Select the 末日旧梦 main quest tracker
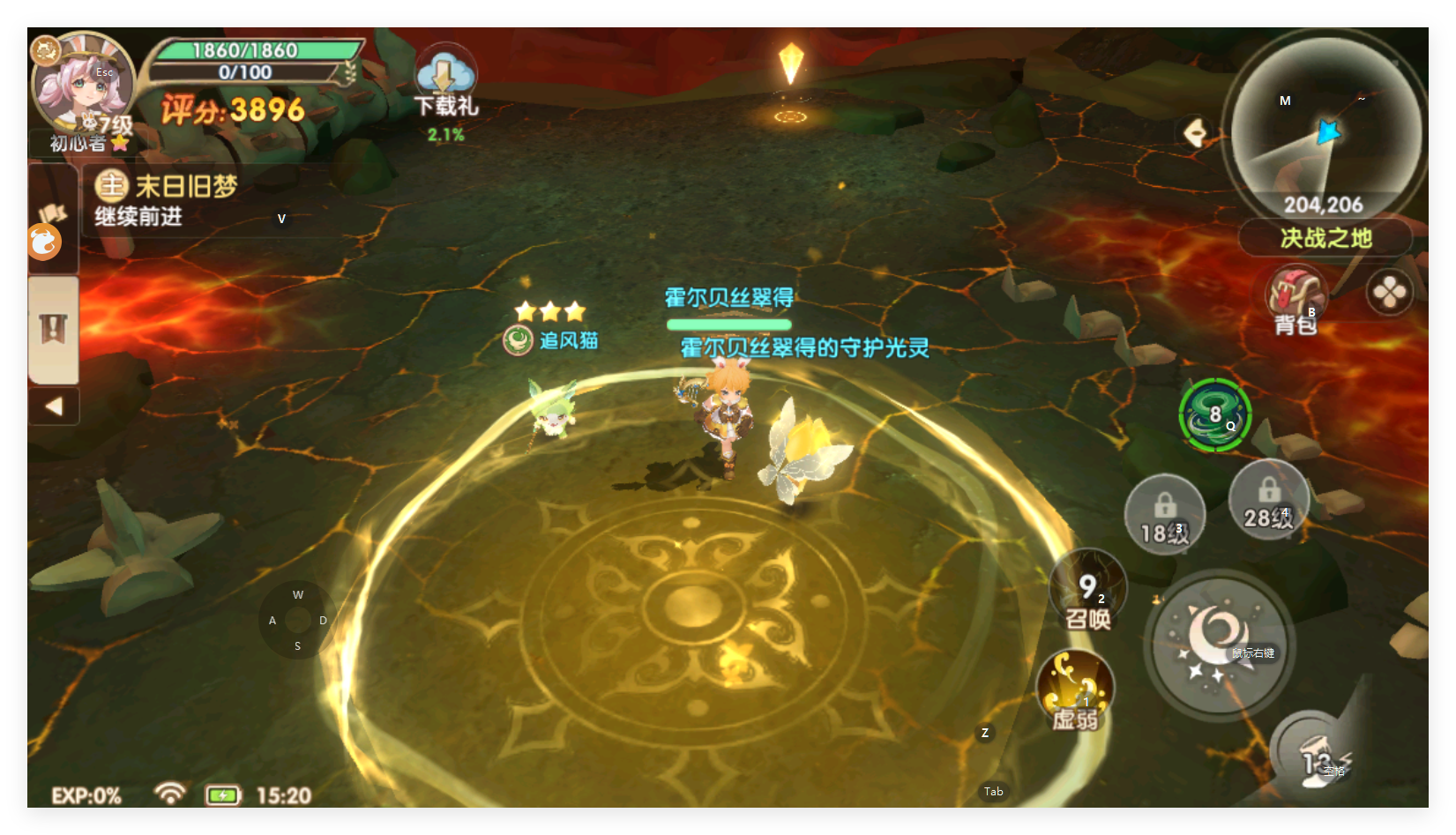Viewport: 1456px width, 835px height. (185, 201)
